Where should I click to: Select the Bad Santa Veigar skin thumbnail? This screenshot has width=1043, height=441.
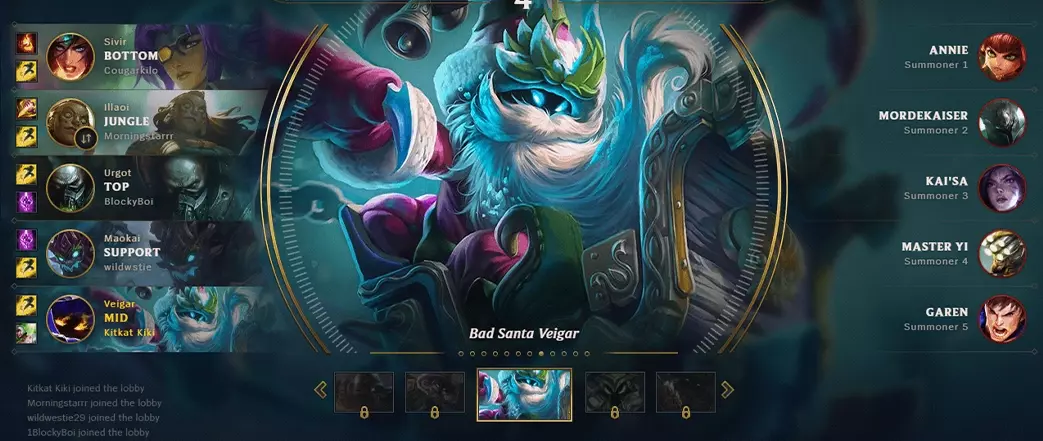(x=524, y=393)
